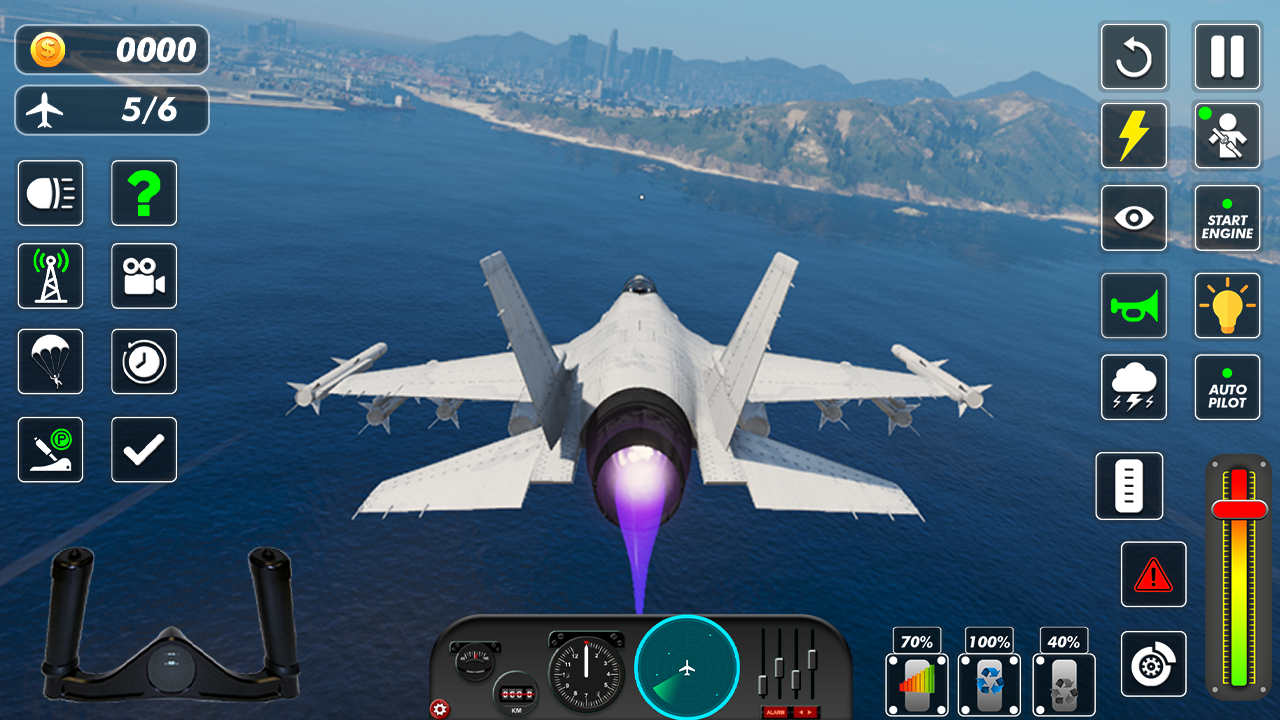Screen dimensions: 1280x720
Task: Change the camera view with the eye icon
Action: coord(1134,217)
